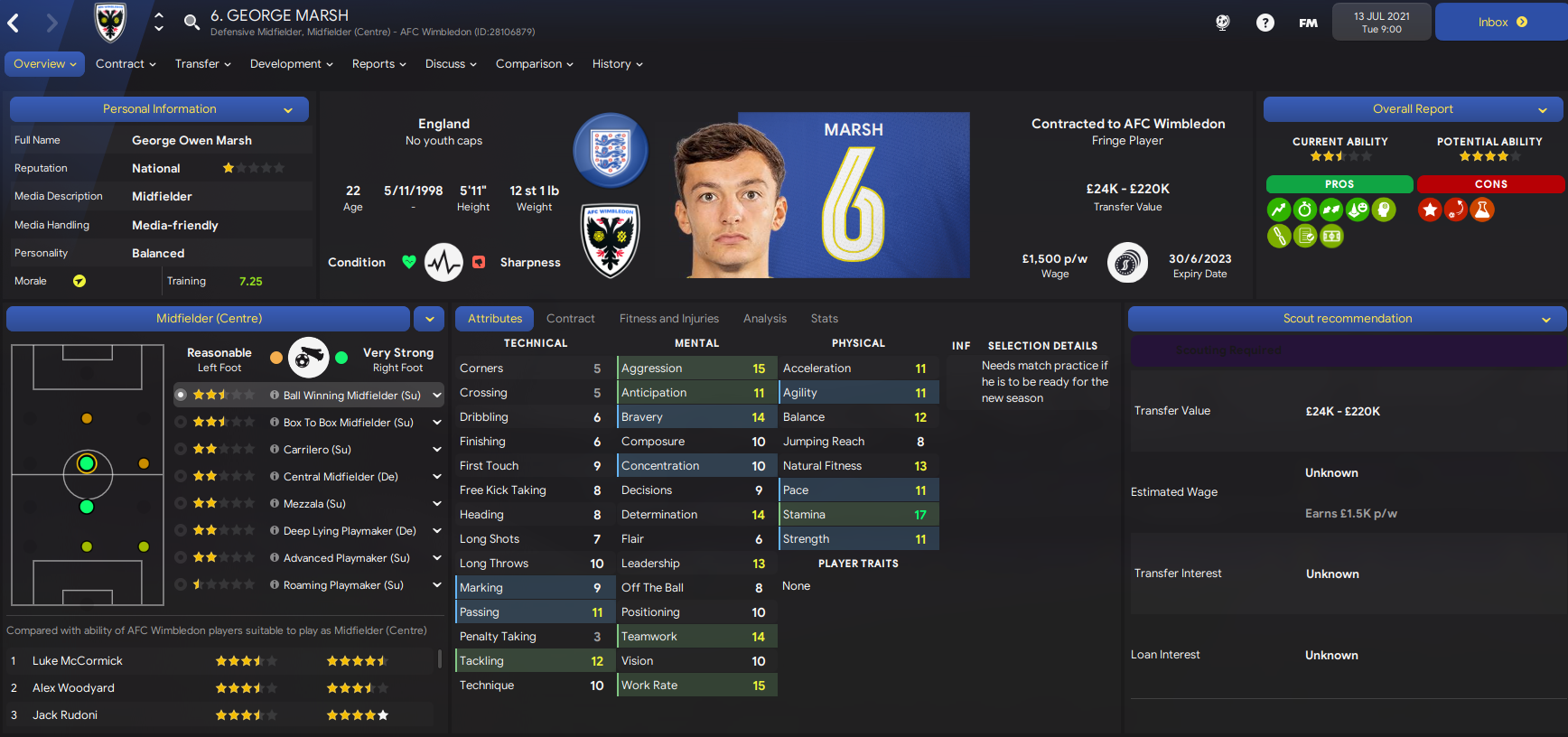Expand the Personal Information panel dropdown
1568x737 pixels.
[288, 110]
